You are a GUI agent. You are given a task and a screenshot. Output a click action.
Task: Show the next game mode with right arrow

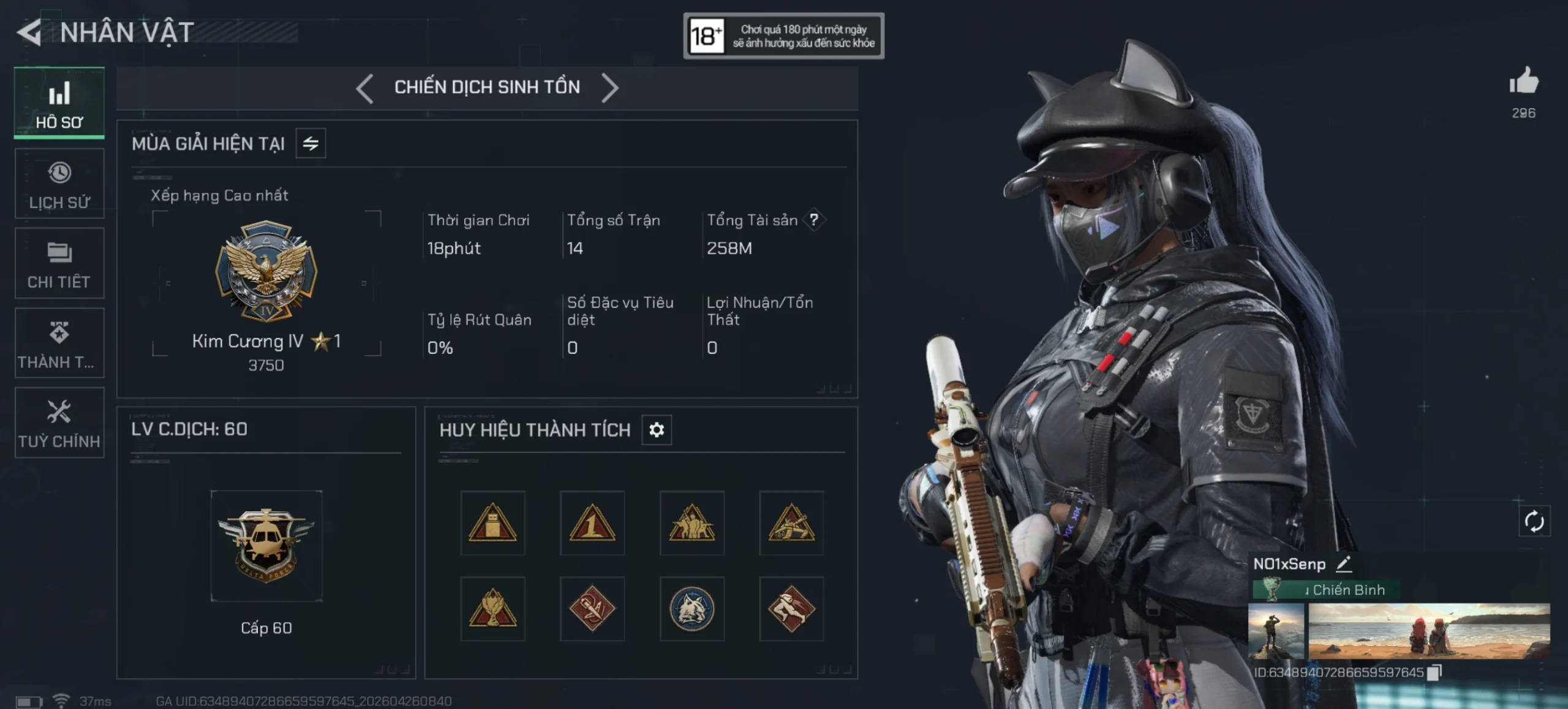pyautogui.click(x=609, y=88)
